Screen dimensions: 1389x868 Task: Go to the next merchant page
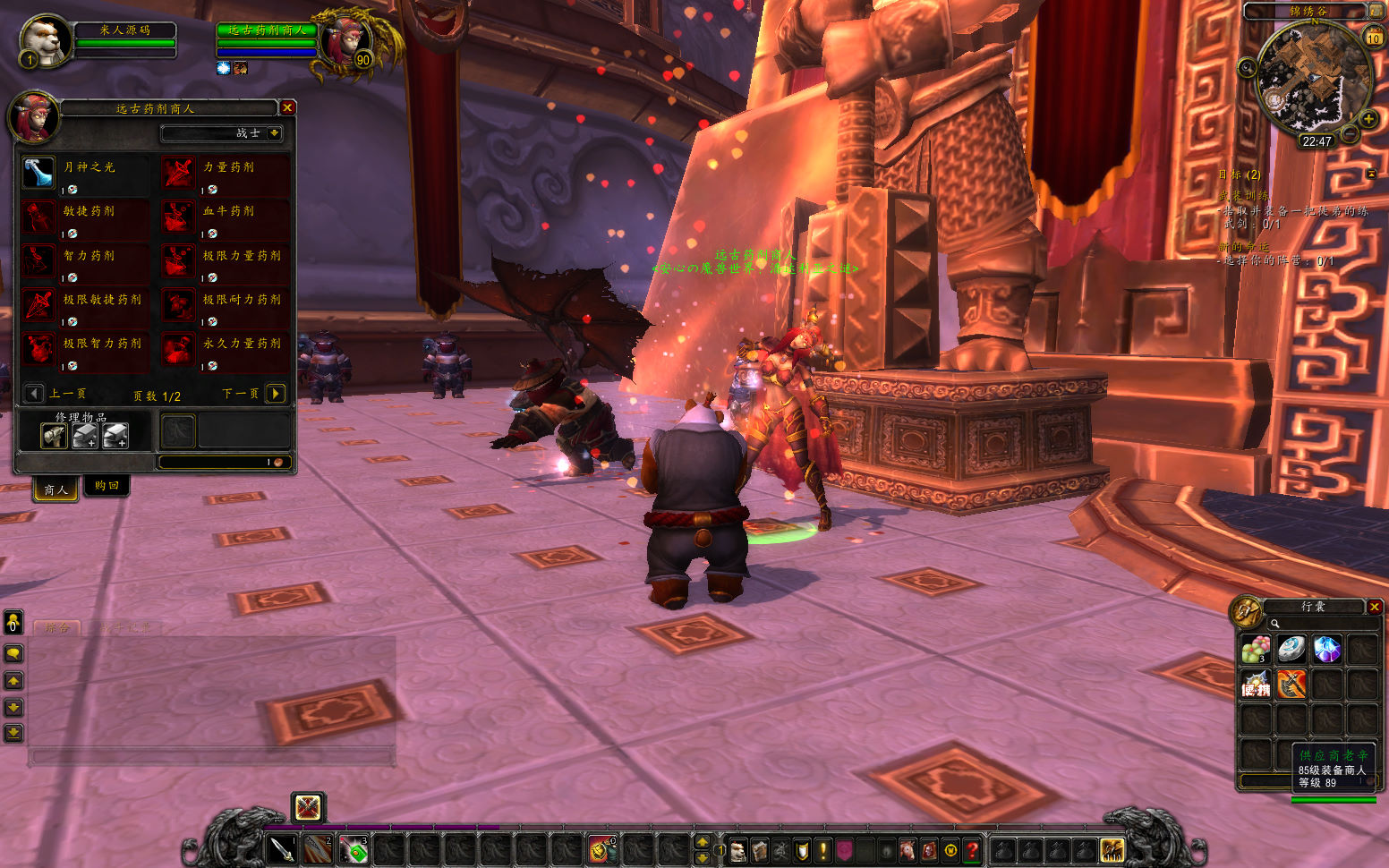coord(276,394)
